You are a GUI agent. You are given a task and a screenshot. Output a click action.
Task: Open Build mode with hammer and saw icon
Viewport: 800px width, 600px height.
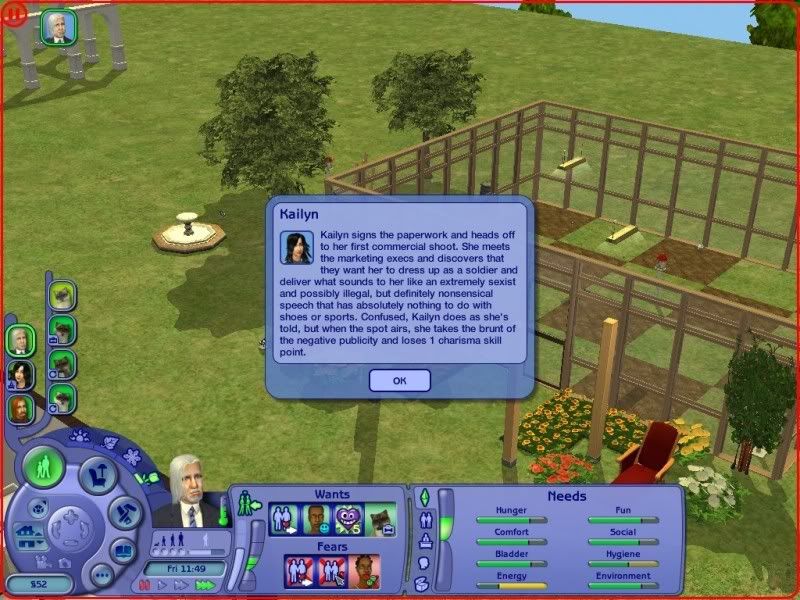(x=123, y=513)
